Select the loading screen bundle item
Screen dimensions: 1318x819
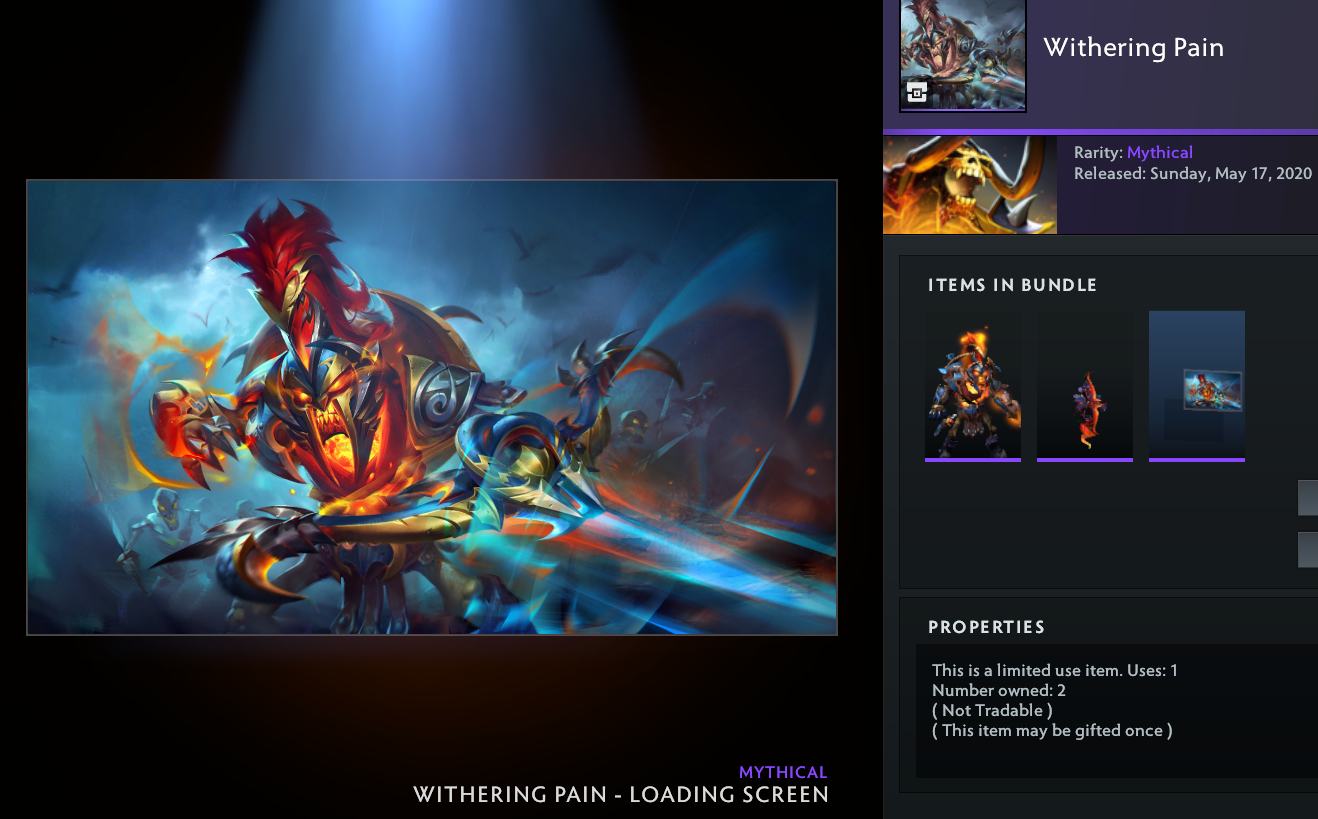click(1196, 386)
